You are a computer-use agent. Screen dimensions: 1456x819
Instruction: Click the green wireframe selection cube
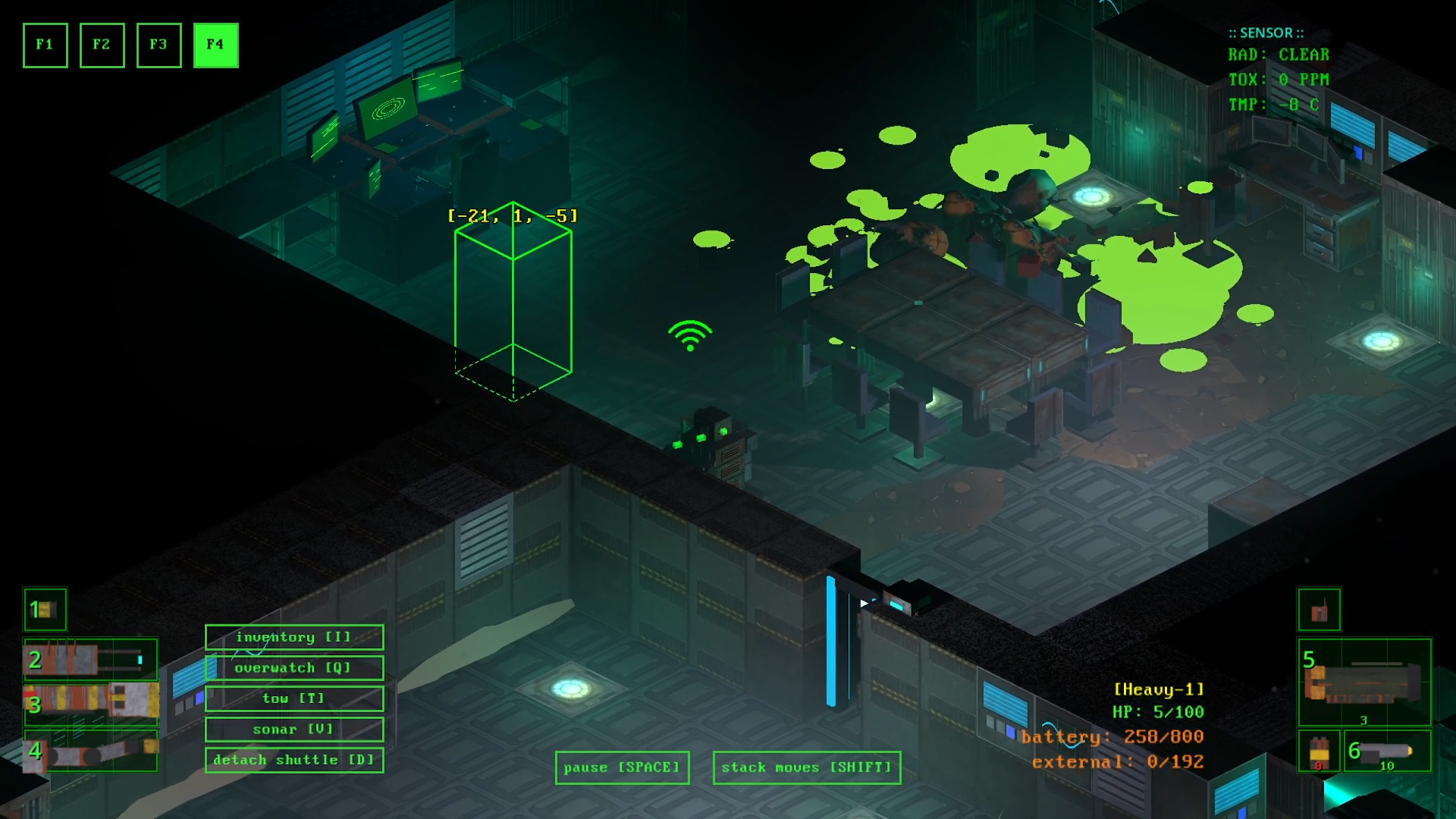point(514,303)
